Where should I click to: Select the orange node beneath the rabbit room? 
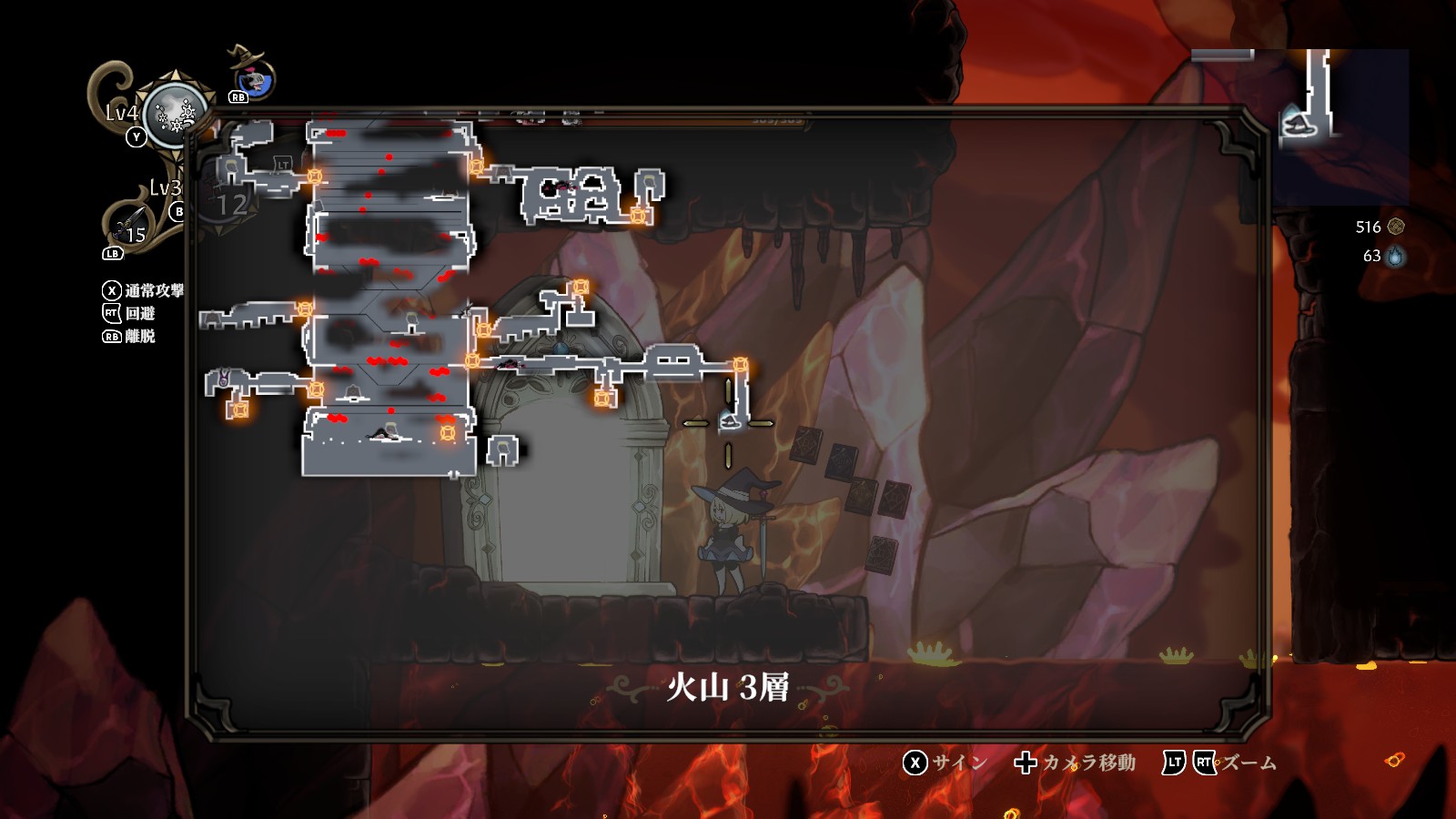(x=239, y=409)
